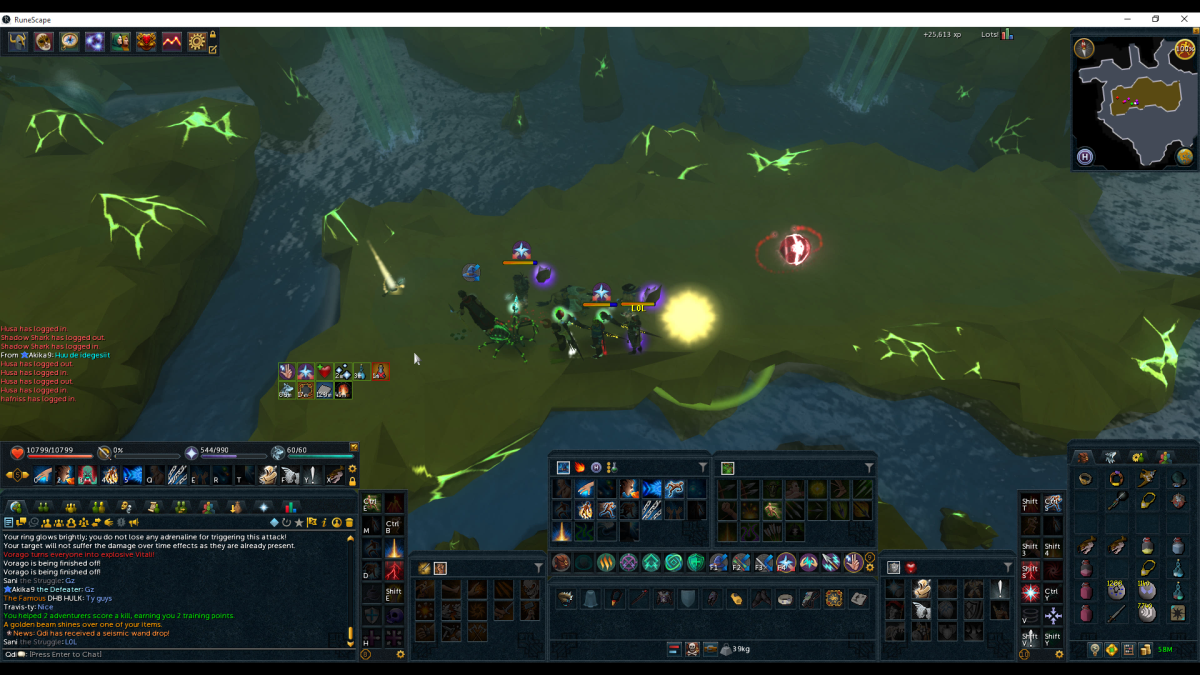This screenshot has width=1200, height=675.
Task: Open the skull and crossbones icon
Action: coord(692,649)
